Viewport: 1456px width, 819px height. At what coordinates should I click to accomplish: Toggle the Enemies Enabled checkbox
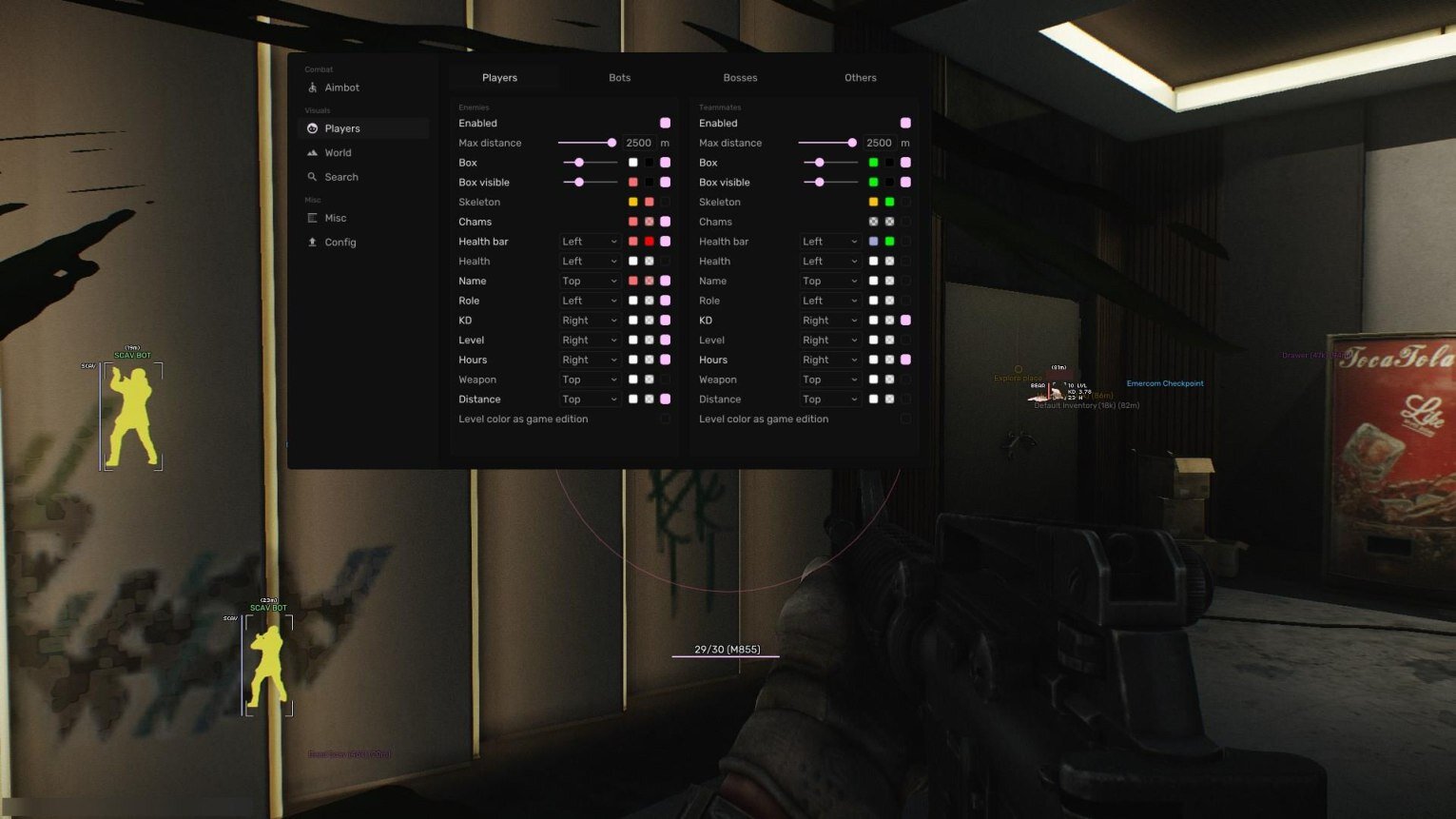[x=665, y=124]
